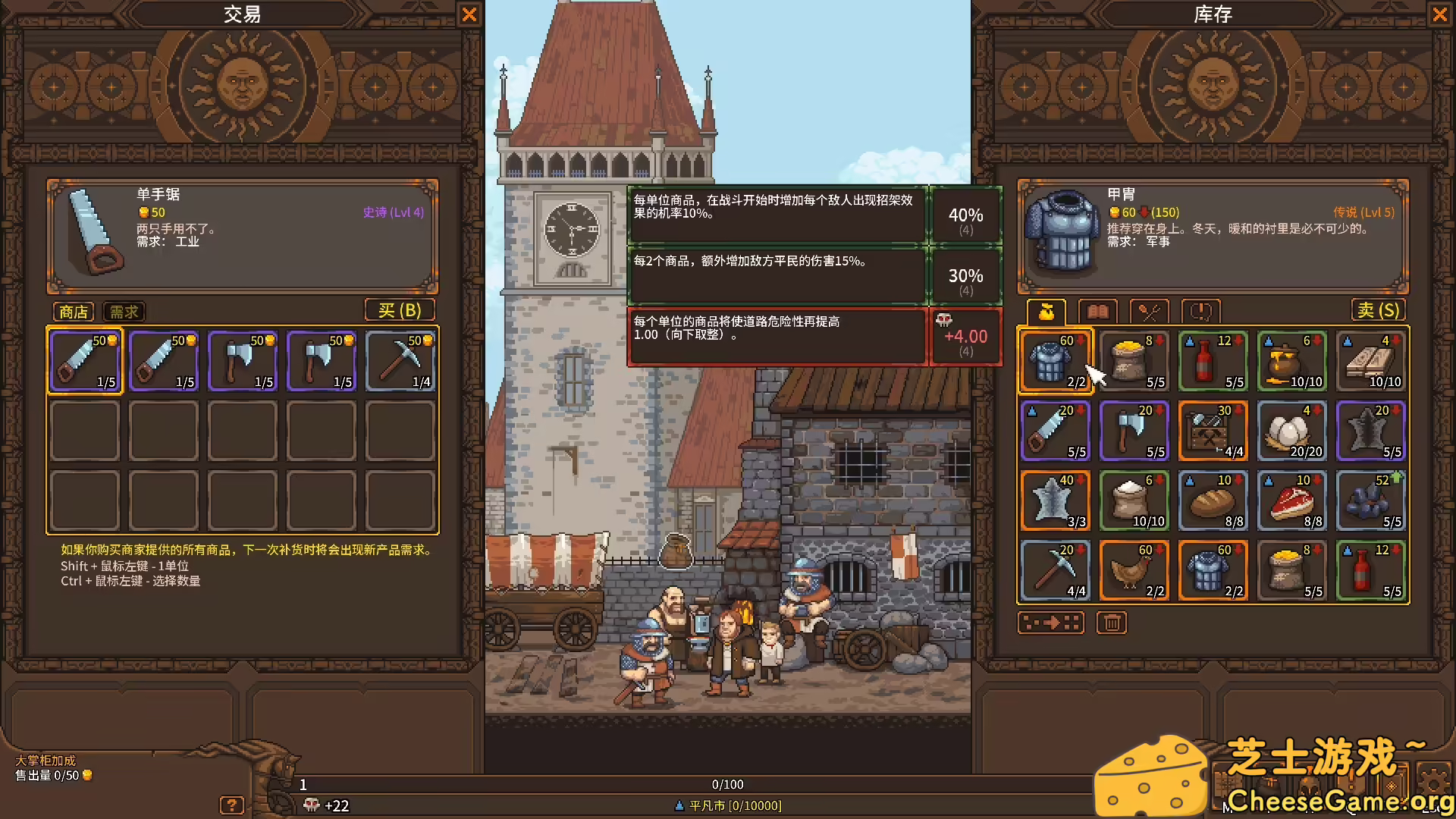Click the 0/100 progress bar at bottom
This screenshot has width=1456, height=819.
726,784
